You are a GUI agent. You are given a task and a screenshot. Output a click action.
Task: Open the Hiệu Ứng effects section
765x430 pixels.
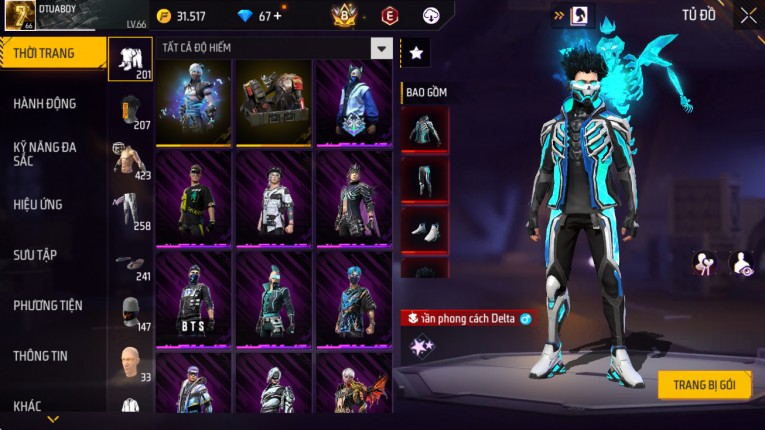[38, 205]
